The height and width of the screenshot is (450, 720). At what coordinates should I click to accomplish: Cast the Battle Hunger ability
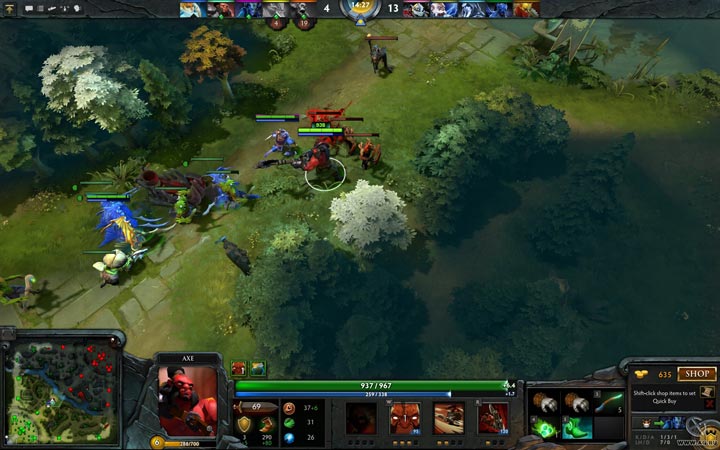tap(405, 418)
